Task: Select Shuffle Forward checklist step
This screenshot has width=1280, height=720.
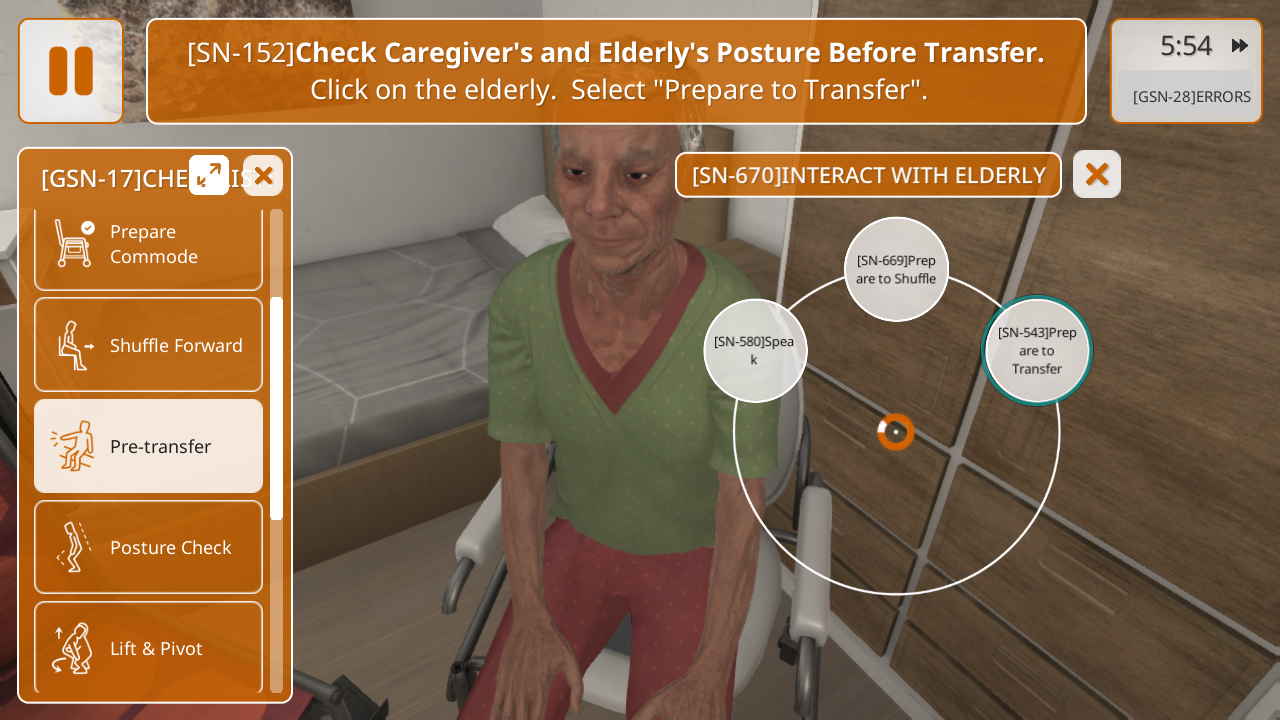Action: (148, 345)
